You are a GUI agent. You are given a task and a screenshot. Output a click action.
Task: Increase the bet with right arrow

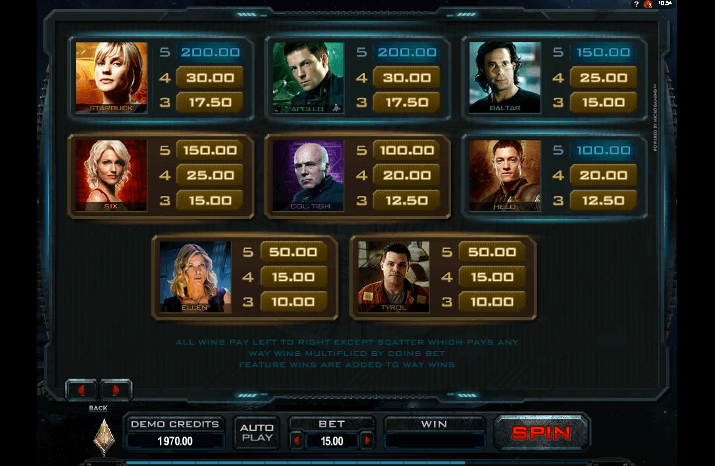[367, 439]
